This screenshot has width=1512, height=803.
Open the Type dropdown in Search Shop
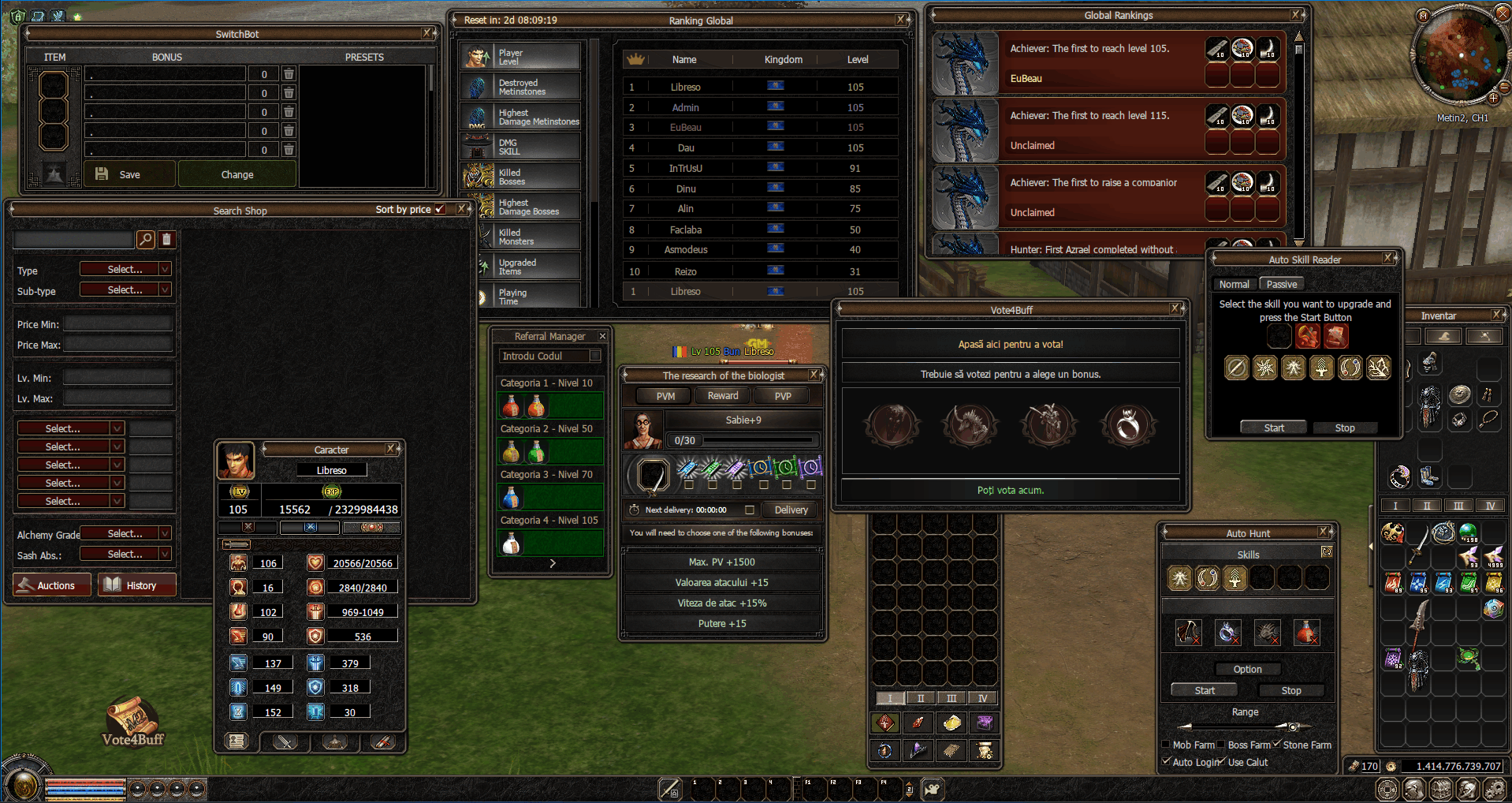(125, 269)
